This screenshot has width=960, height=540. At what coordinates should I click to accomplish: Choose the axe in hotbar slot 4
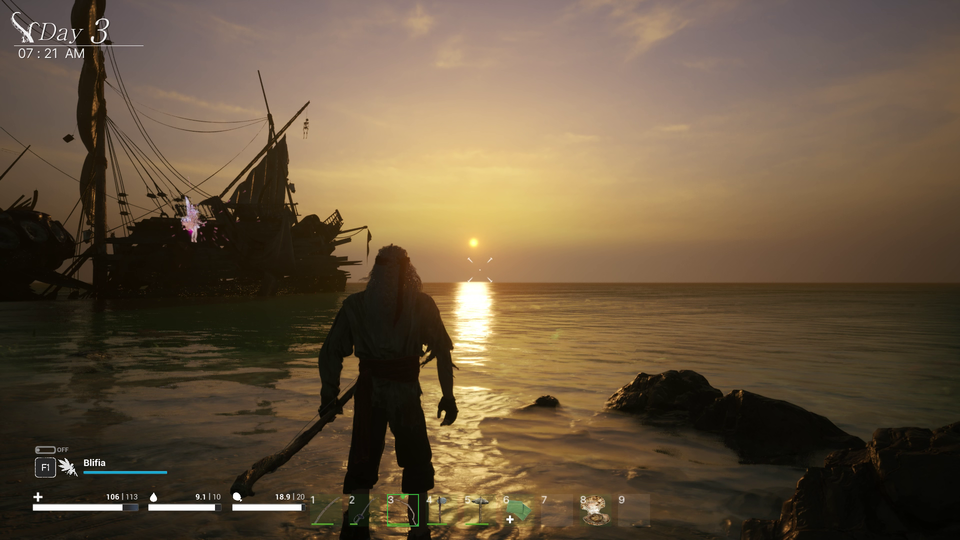point(440,511)
